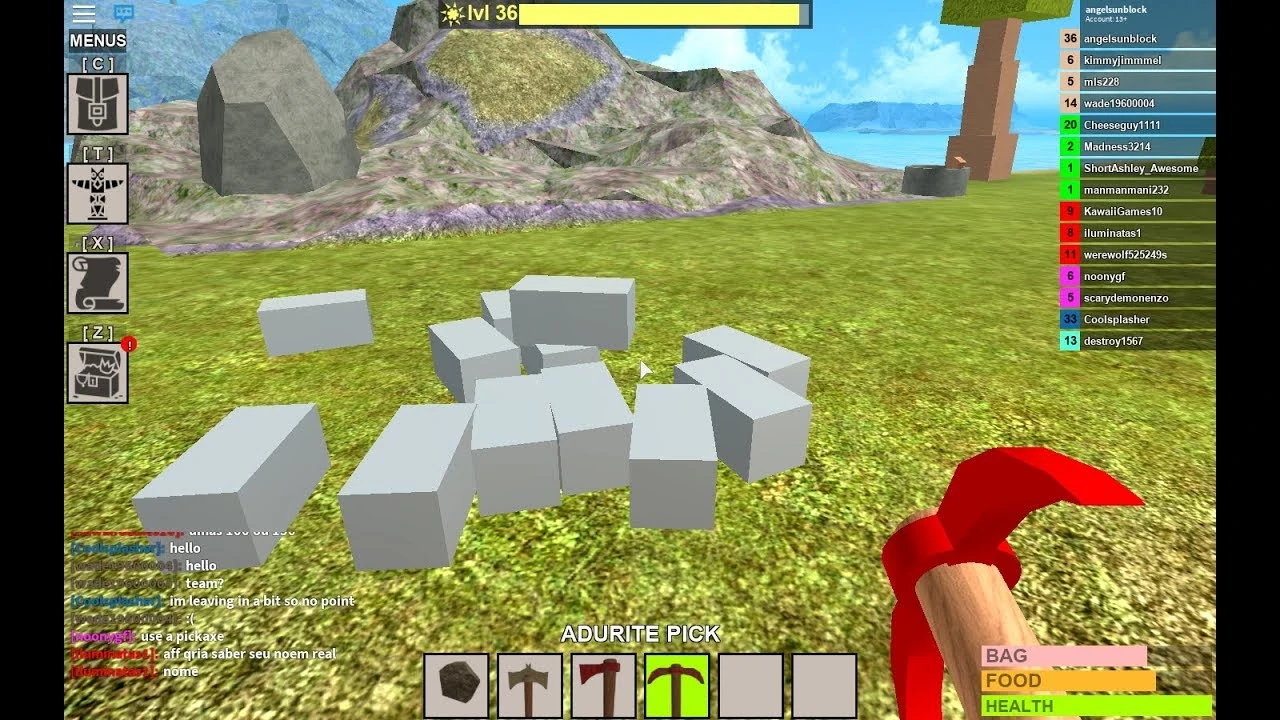The width and height of the screenshot is (1280, 720).
Task: Open the [Z] chest menu with notification
Action: 97,371
